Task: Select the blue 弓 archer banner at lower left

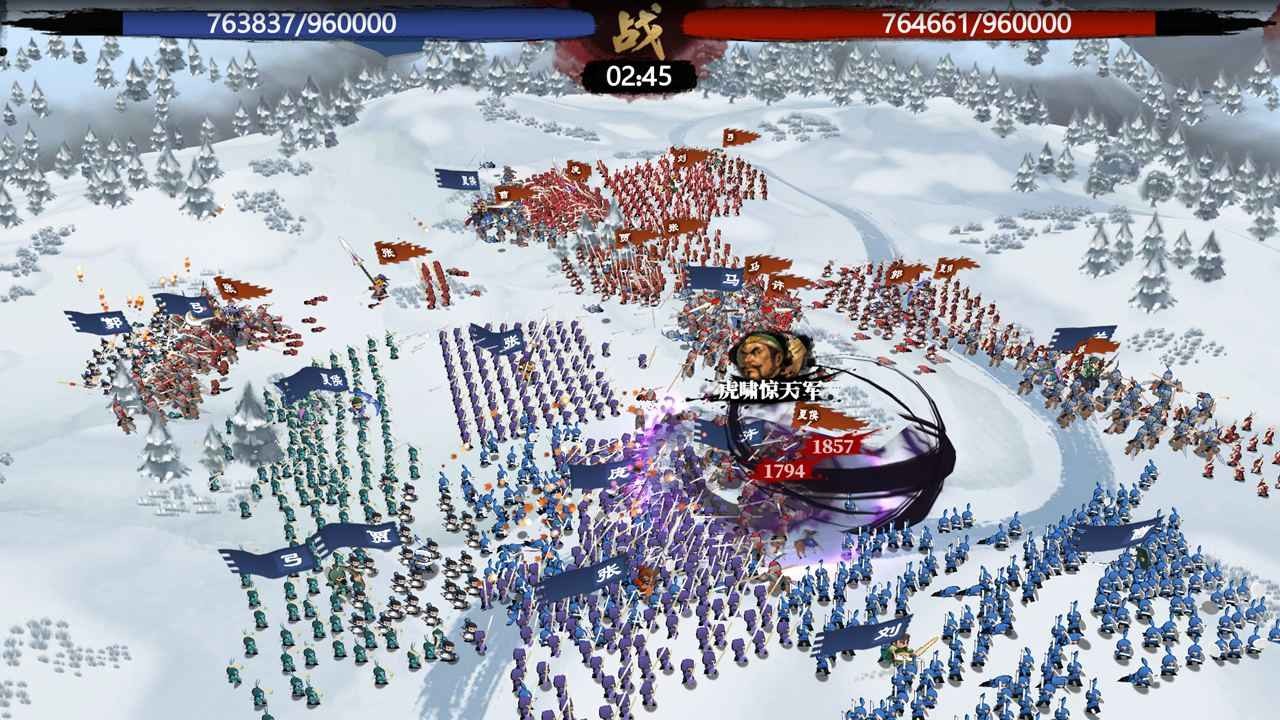Action: pos(293,560)
